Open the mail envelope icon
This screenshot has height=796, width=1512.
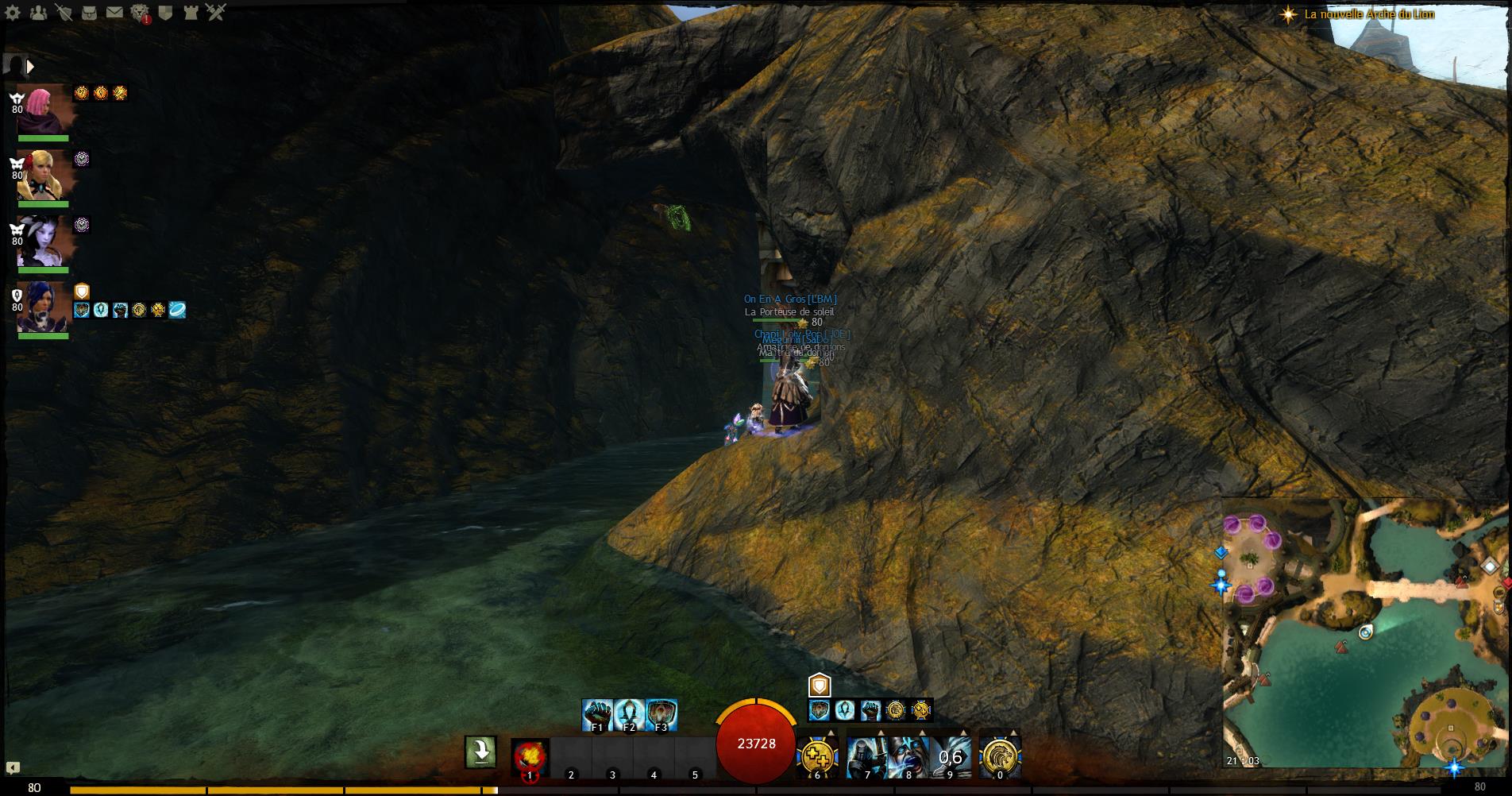pos(114,13)
